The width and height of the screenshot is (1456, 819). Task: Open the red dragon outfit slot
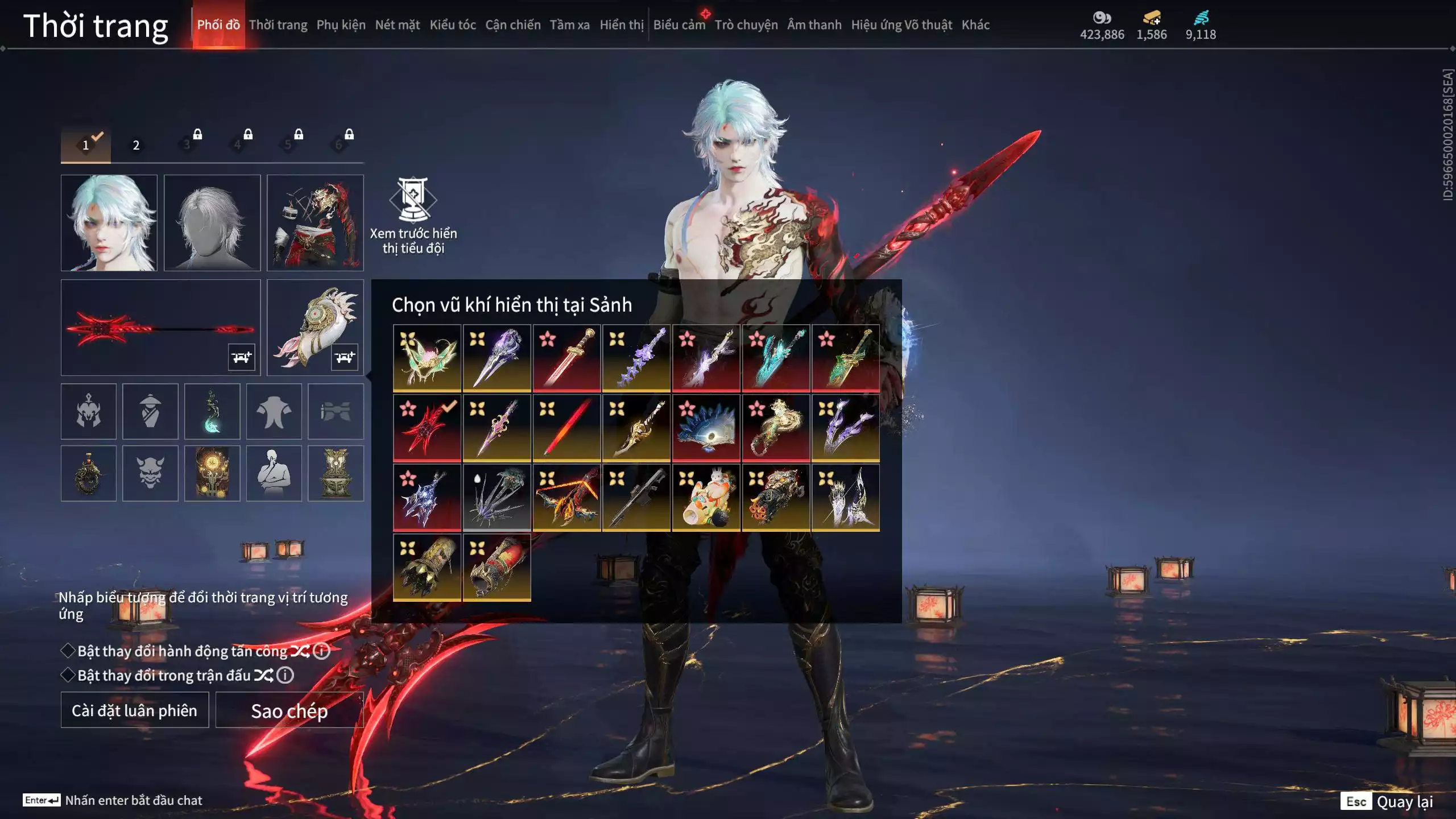[315, 223]
